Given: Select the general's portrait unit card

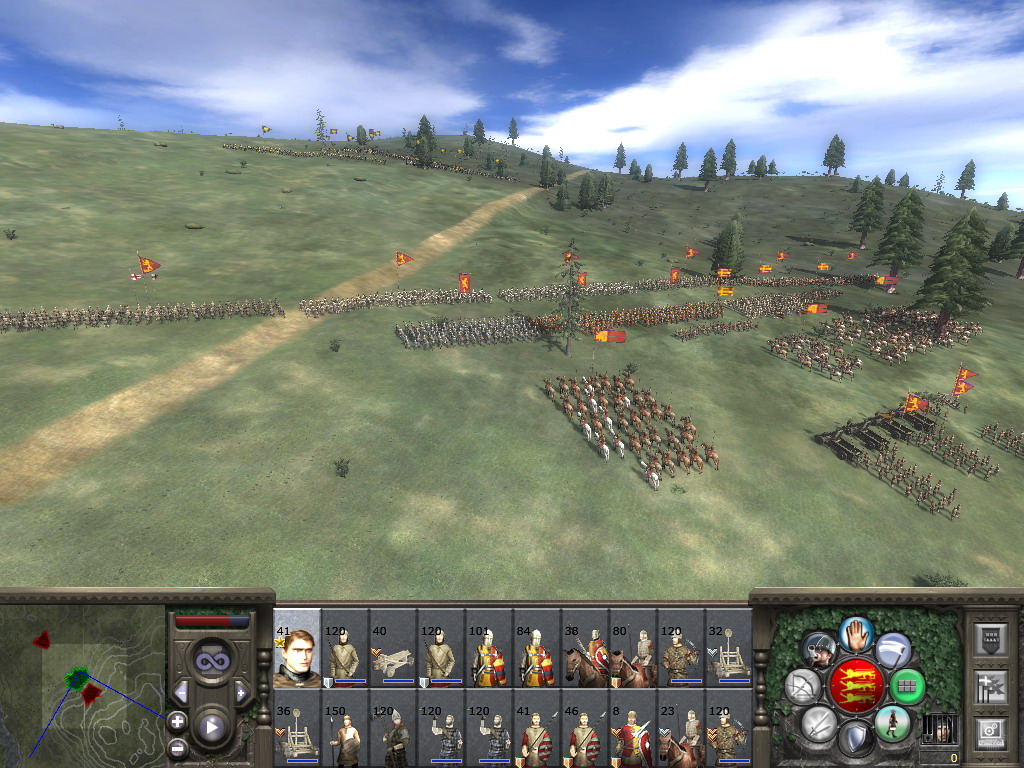Looking at the screenshot, I should click(x=297, y=648).
